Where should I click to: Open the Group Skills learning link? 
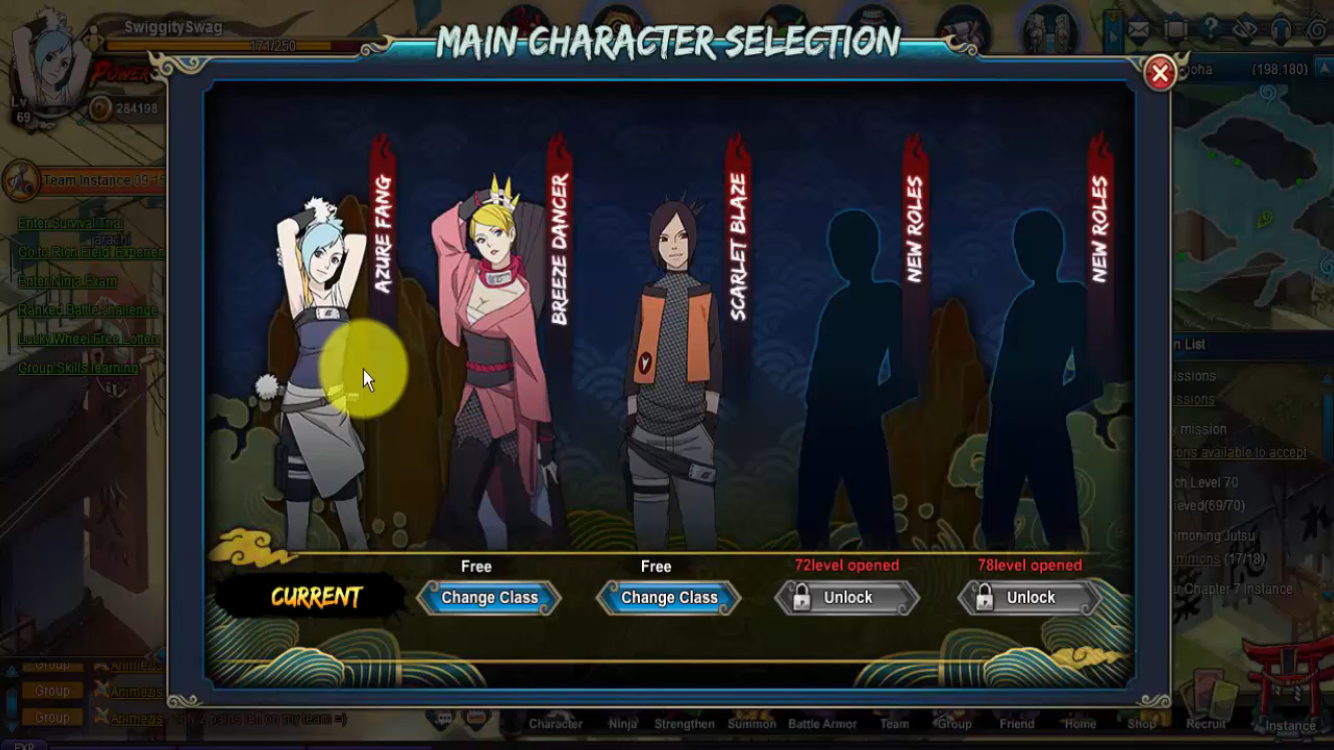(x=78, y=368)
